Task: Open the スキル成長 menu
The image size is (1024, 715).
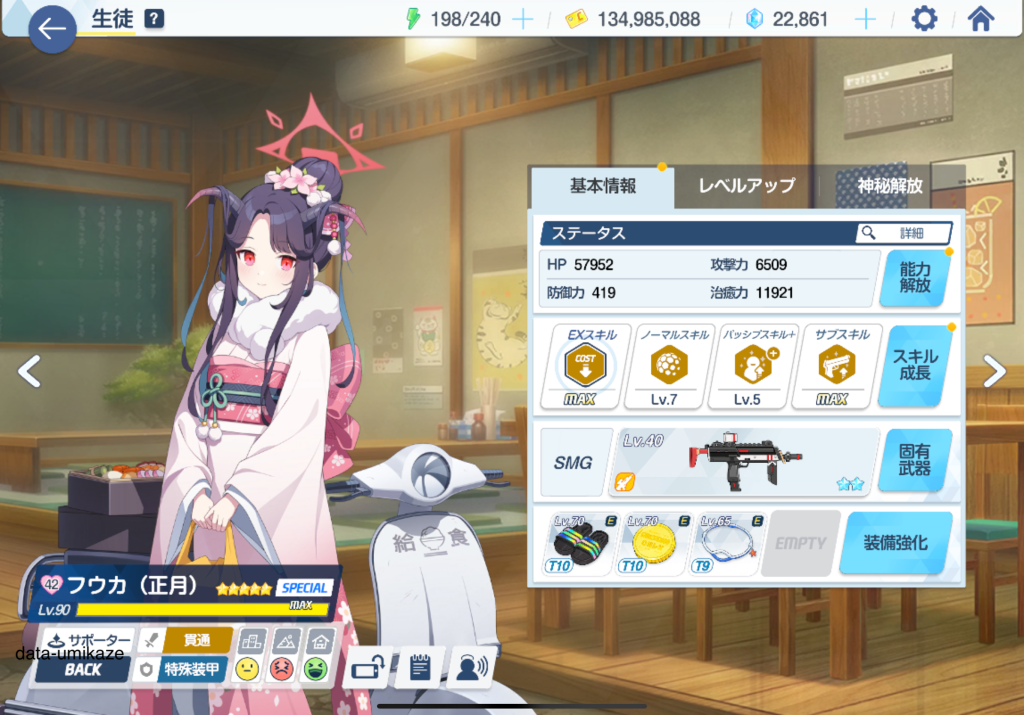Action: 914,364
